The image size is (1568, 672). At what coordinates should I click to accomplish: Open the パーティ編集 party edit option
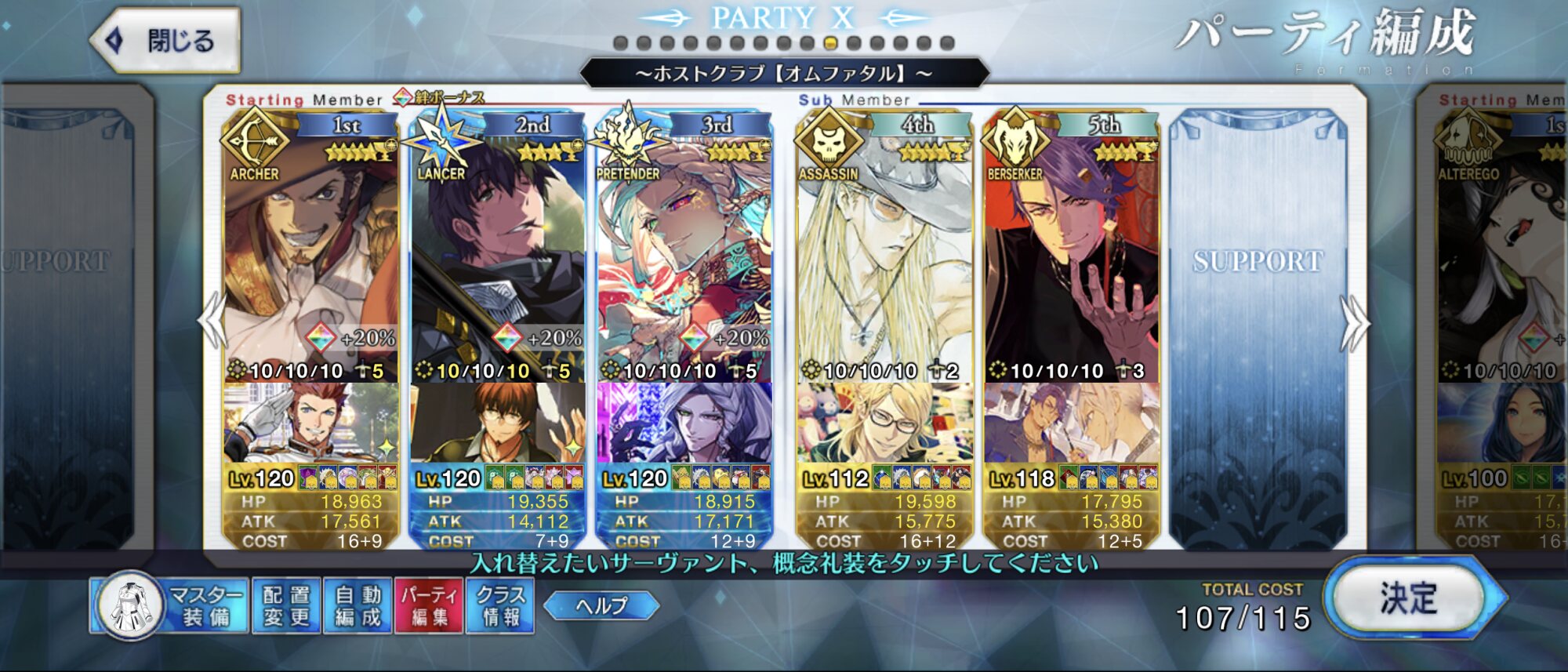coord(429,606)
